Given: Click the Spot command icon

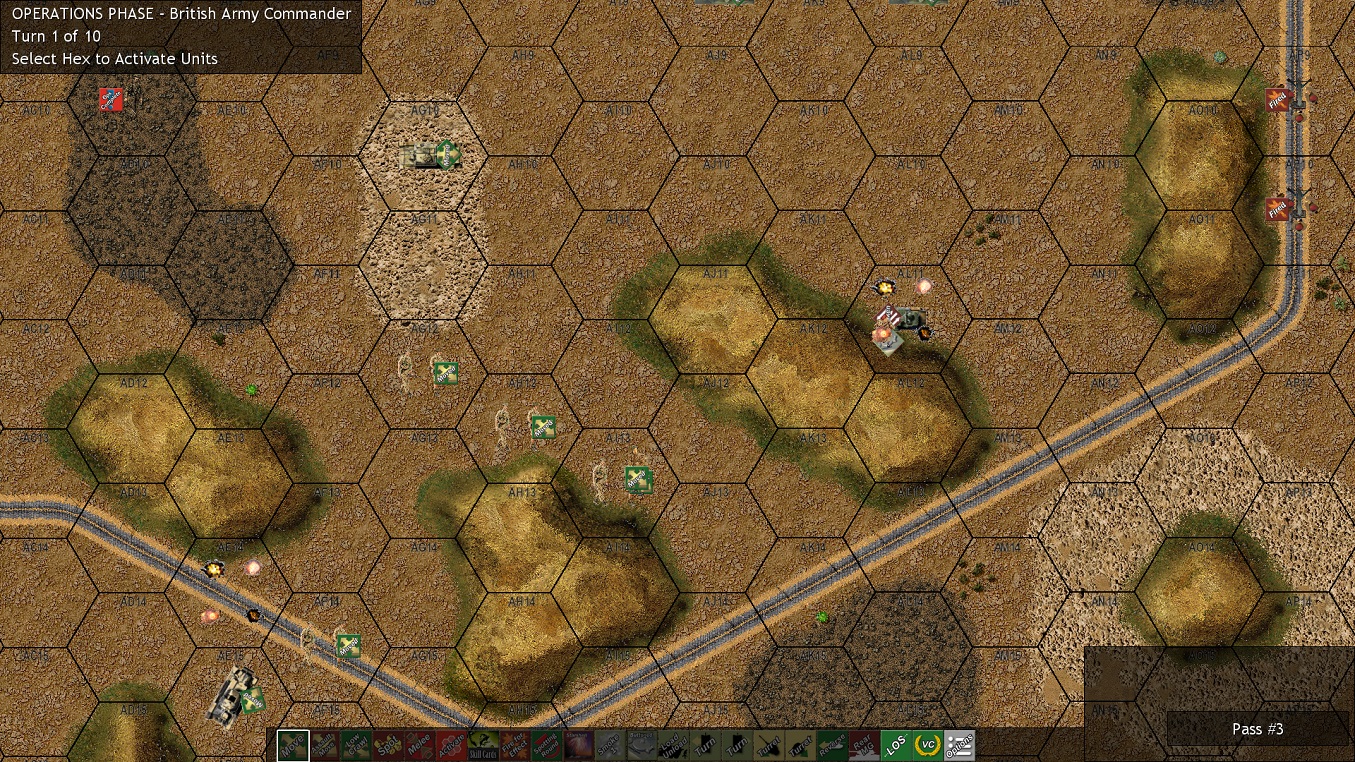Looking at the screenshot, I should 386,745.
